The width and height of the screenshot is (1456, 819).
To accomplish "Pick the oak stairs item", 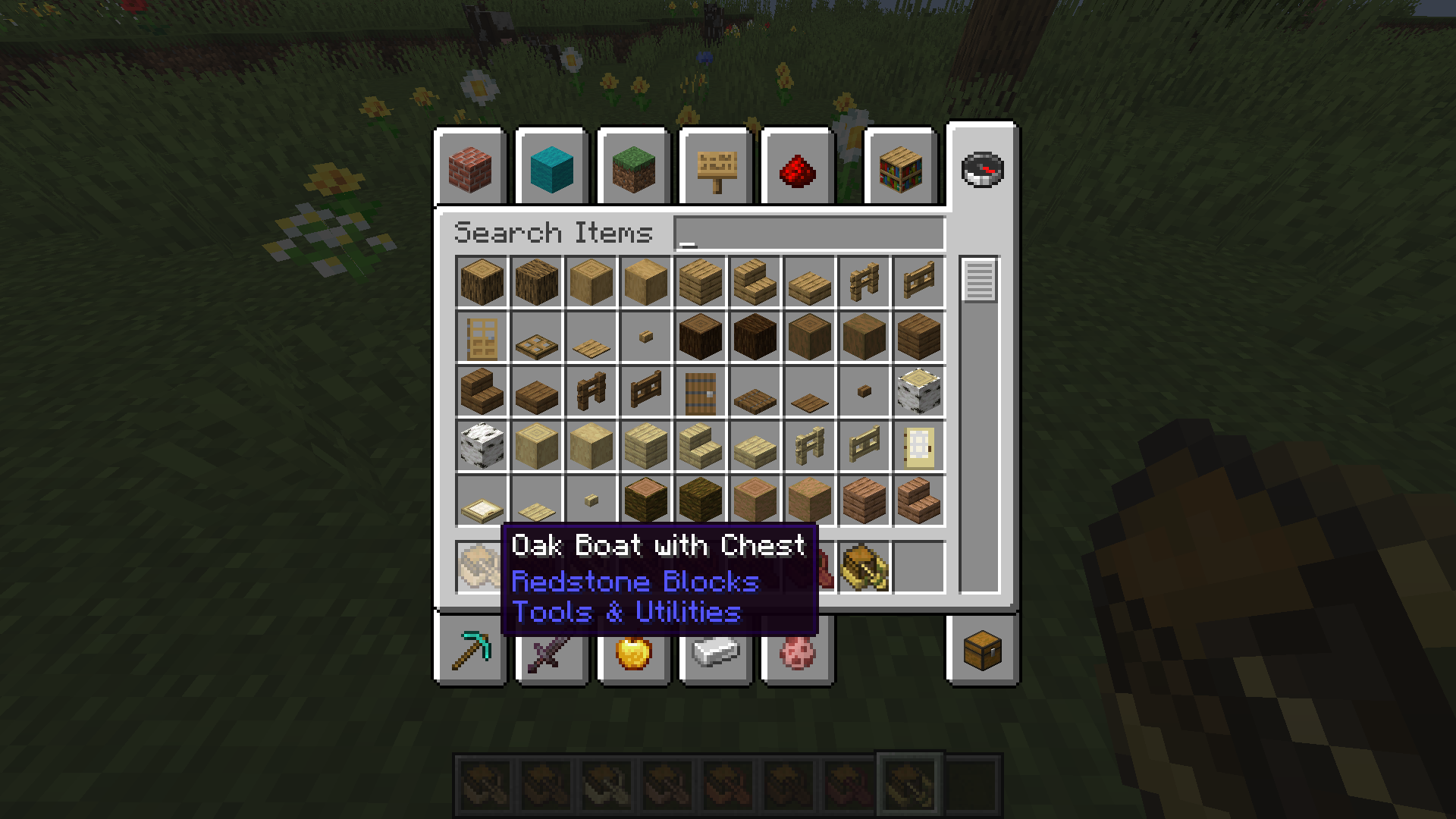I will [755, 282].
